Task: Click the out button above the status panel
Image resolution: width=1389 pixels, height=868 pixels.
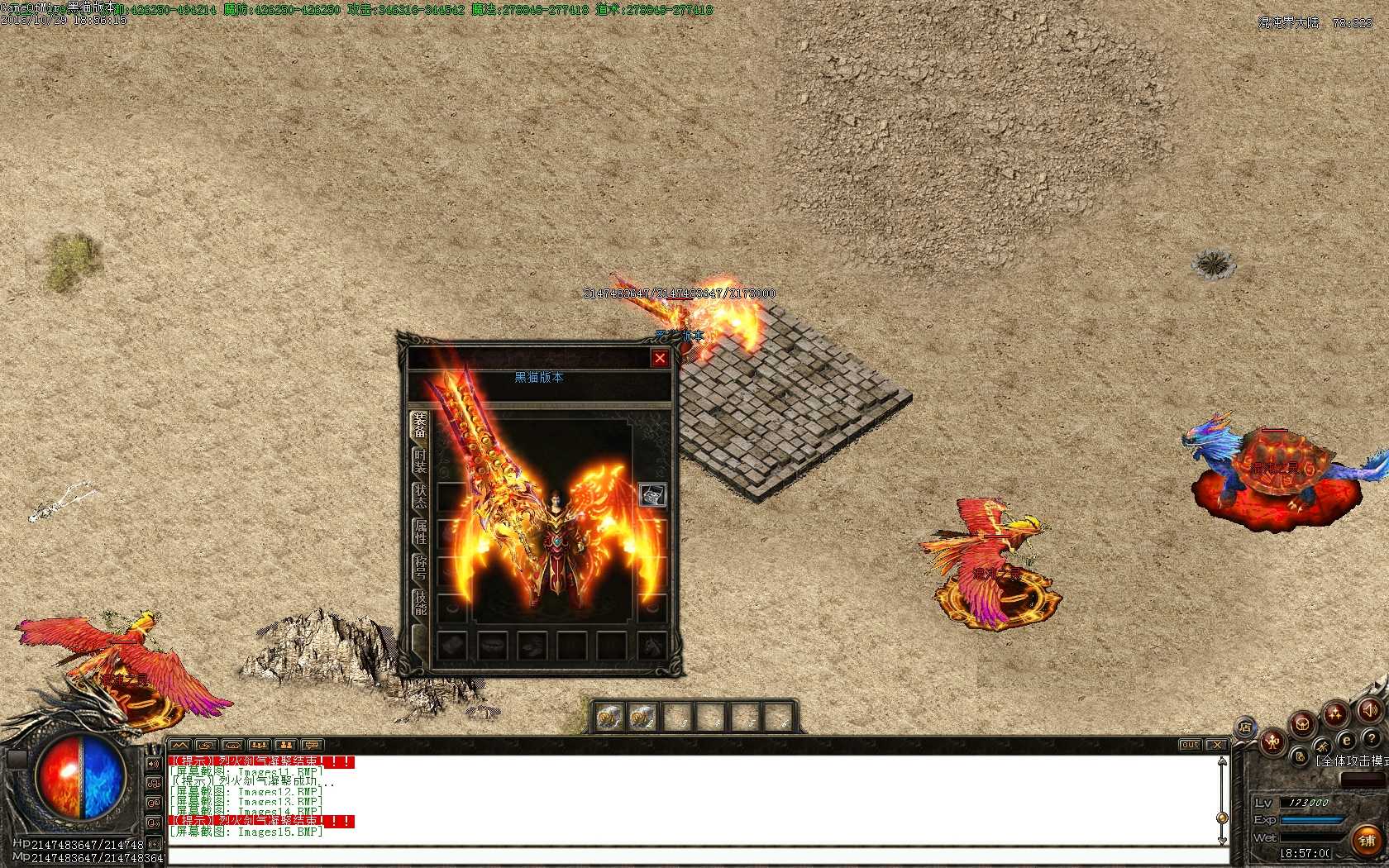Action: pos(1189,744)
